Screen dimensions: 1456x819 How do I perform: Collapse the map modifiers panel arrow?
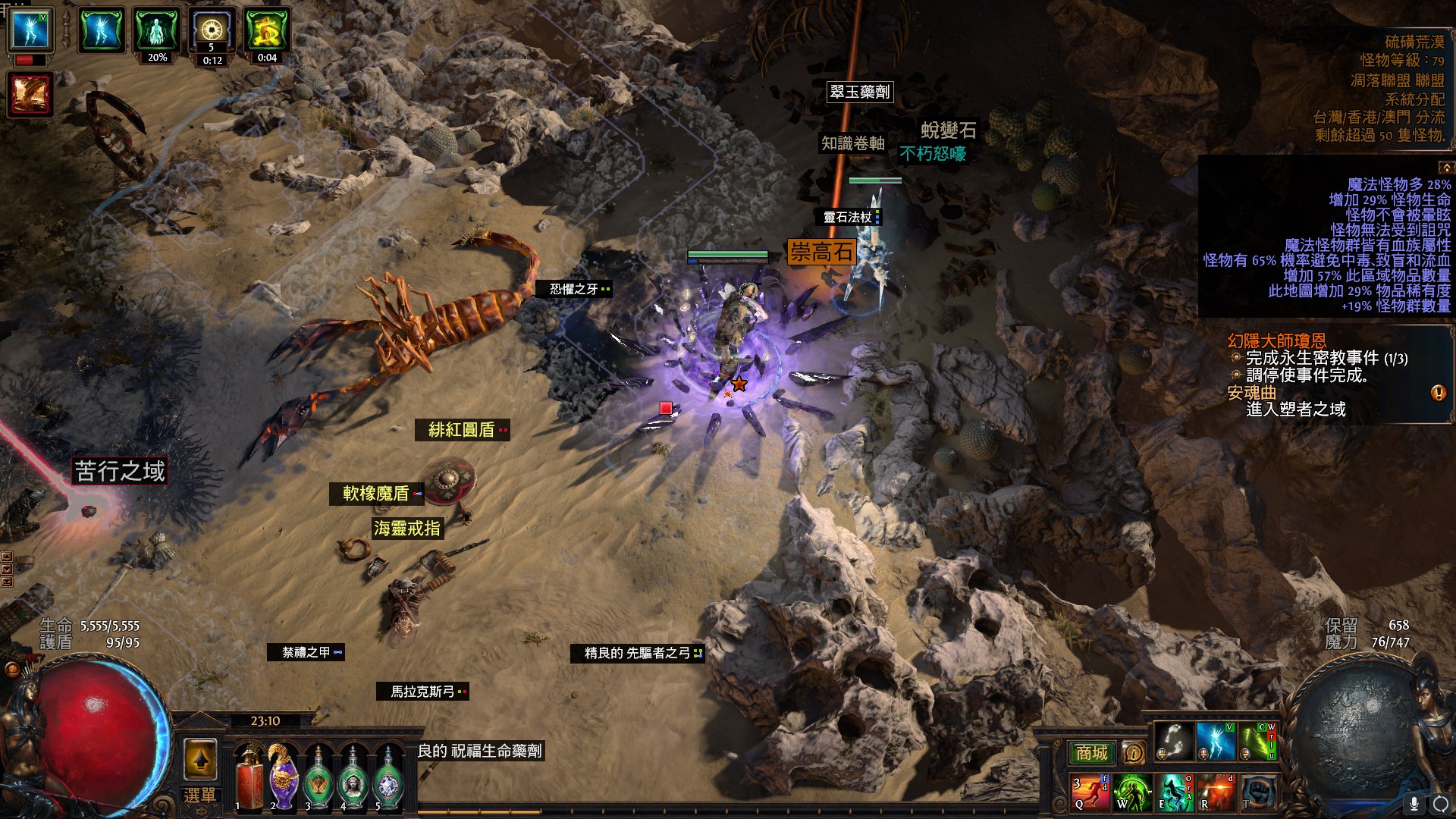pyautogui.click(x=1446, y=167)
